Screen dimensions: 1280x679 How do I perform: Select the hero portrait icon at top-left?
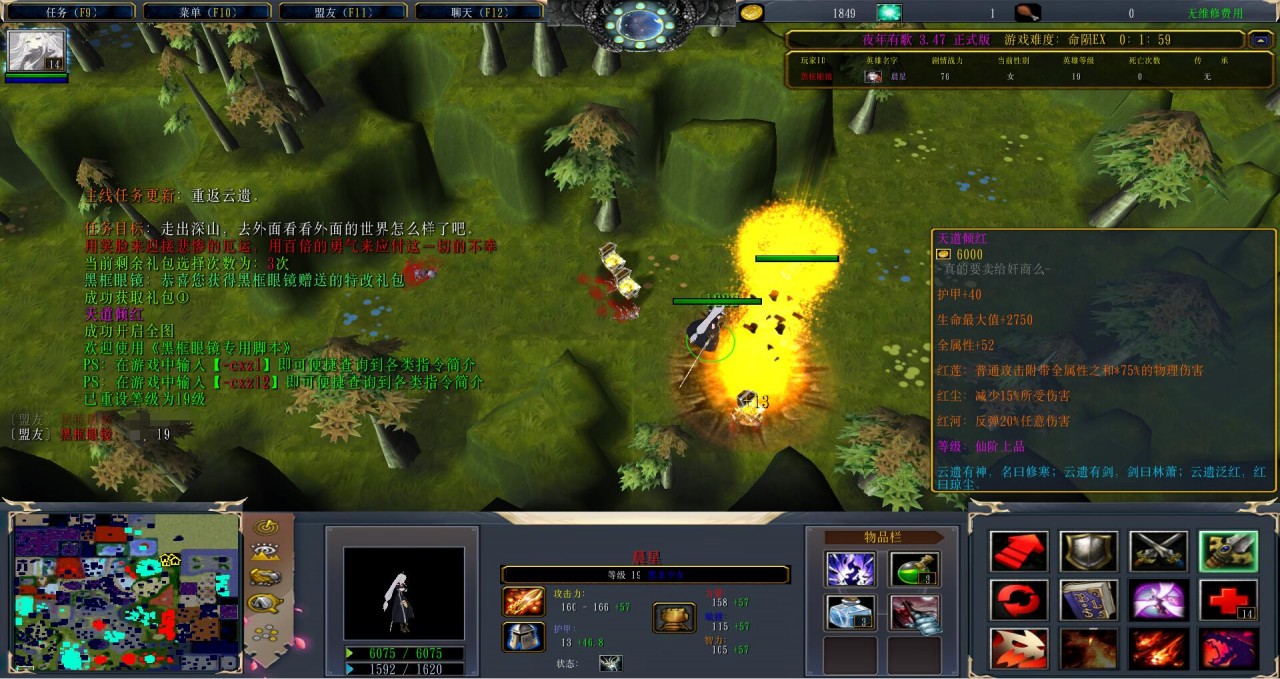click(x=37, y=50)
